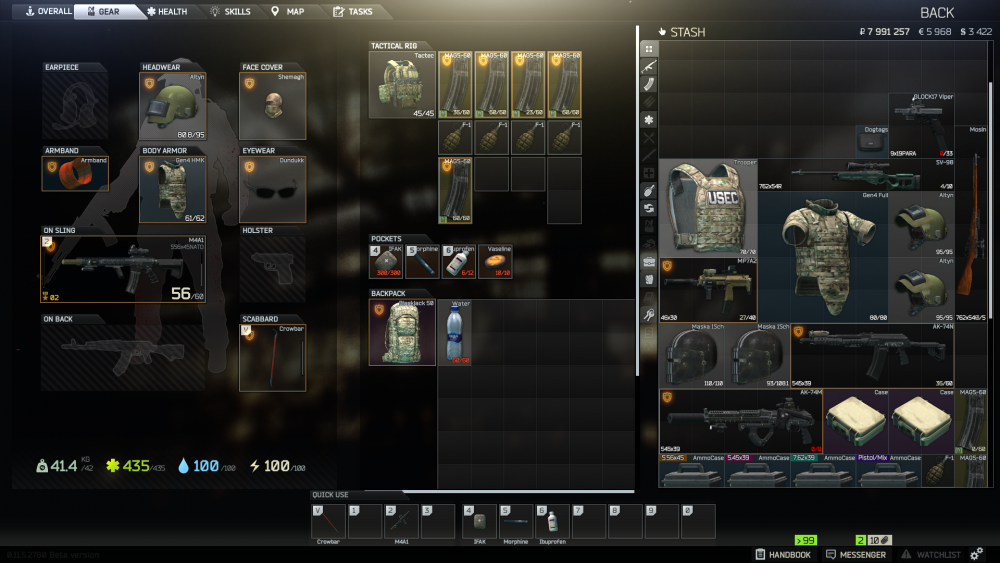Select the Altyn helmet in headwear slot
The width and height of the screenshot is (1000, 563).
click(x=172, y=106)
